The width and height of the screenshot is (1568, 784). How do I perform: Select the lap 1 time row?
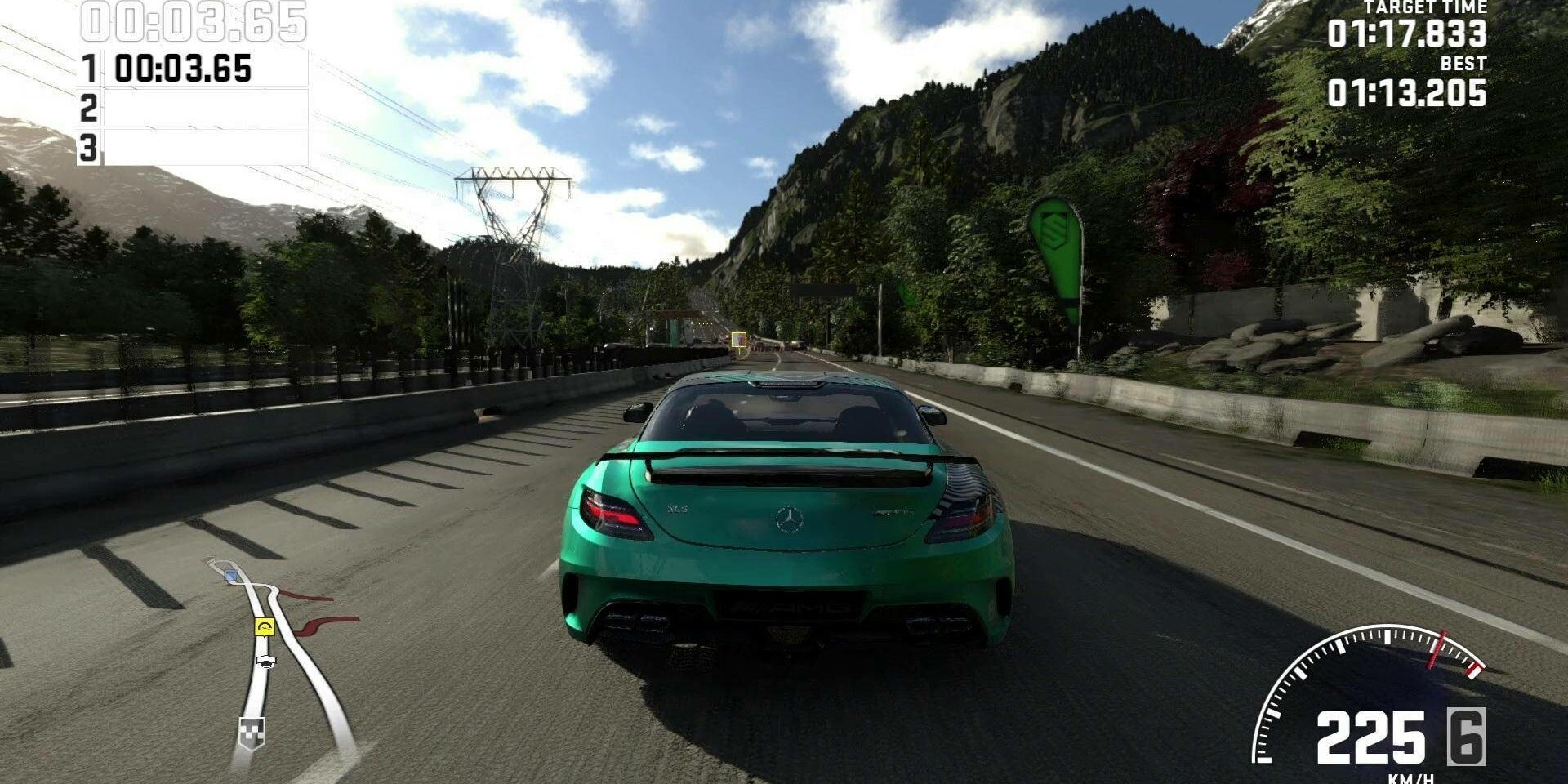(x=193, y=69)
